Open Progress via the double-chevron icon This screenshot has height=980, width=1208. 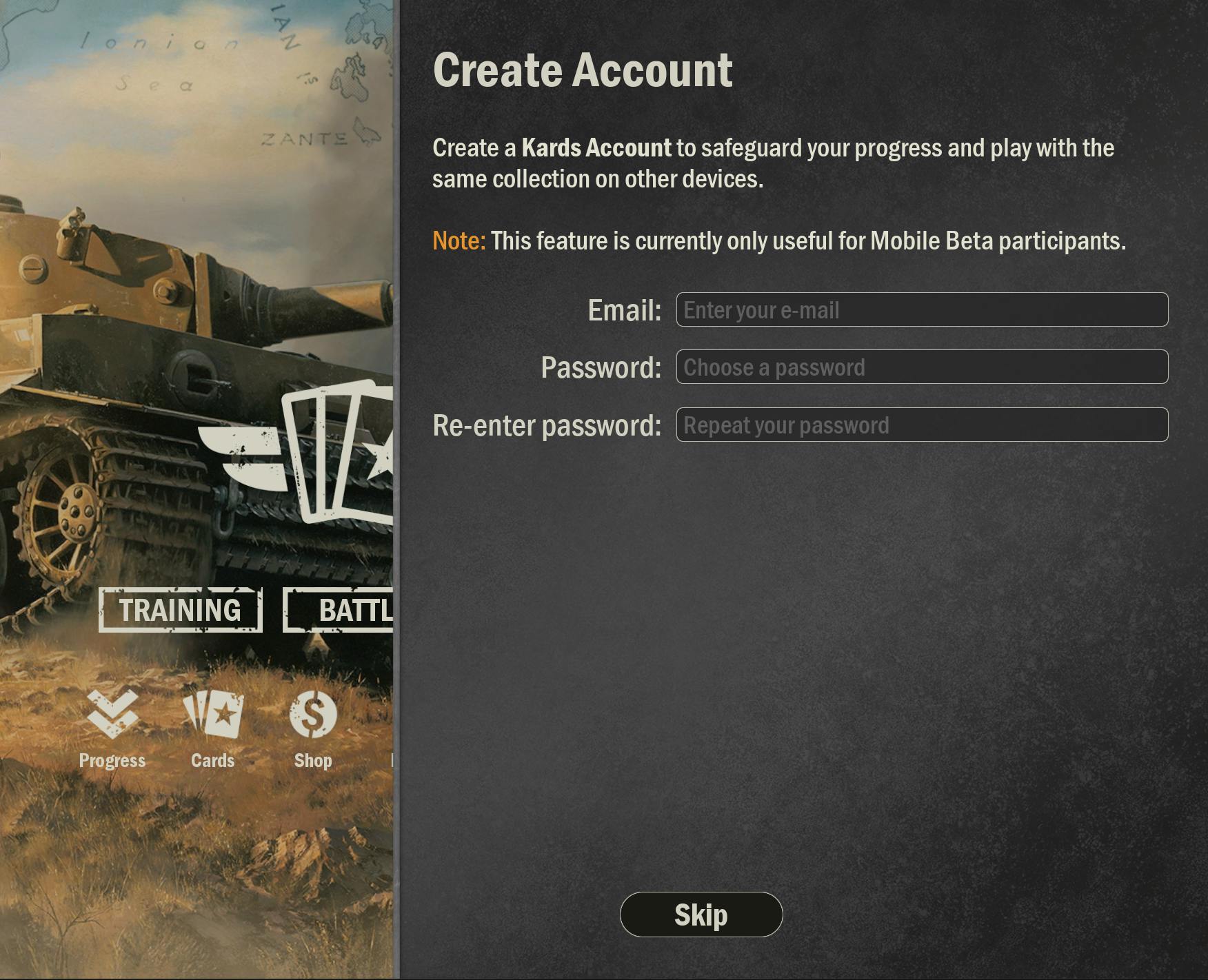point(112,717)
